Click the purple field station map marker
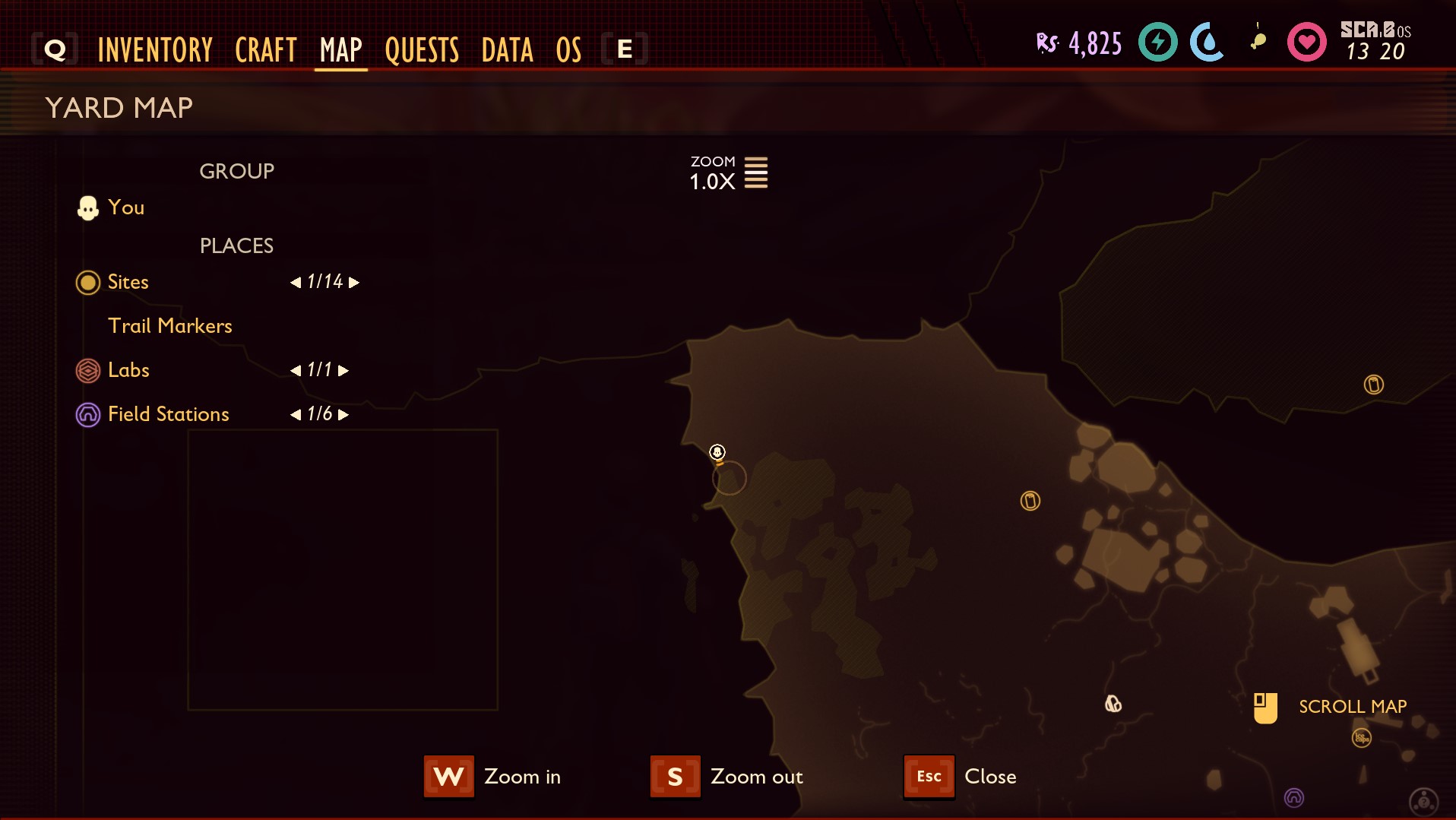Viewport: 1456px width, 820px height. [x=1293, y=797]
